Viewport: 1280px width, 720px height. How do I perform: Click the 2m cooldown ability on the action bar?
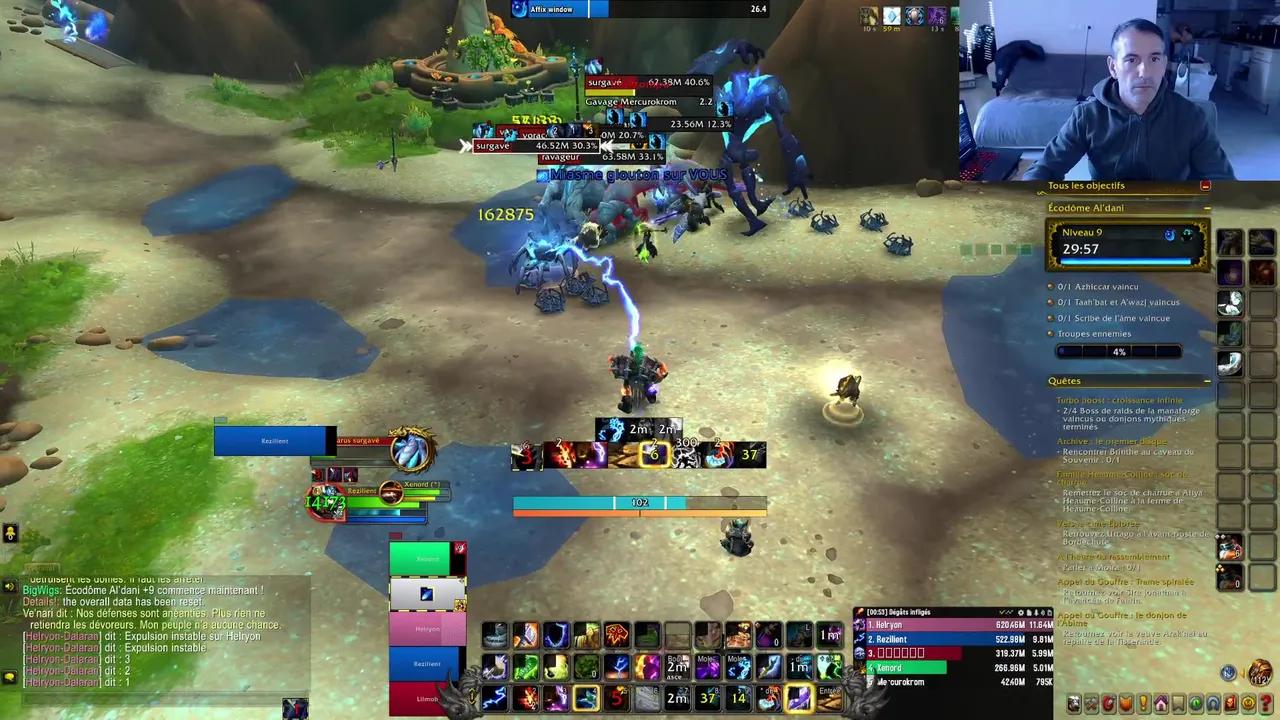point(677,698)
